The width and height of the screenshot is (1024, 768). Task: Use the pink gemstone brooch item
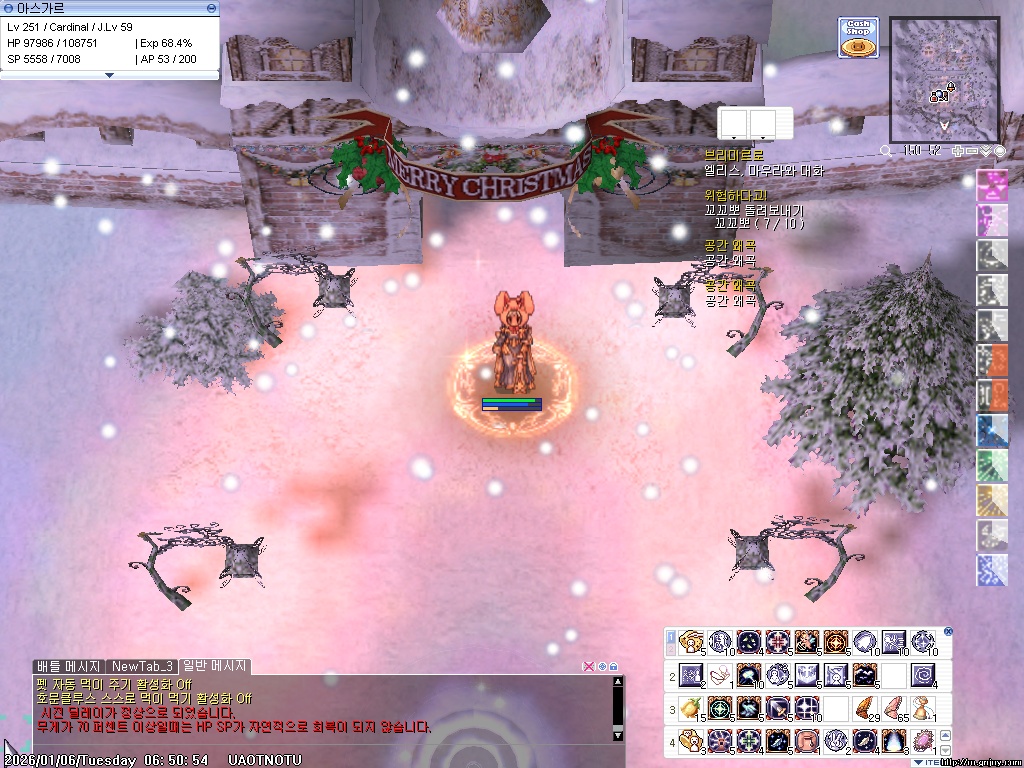pyautogui.click(x=923, y=742)
